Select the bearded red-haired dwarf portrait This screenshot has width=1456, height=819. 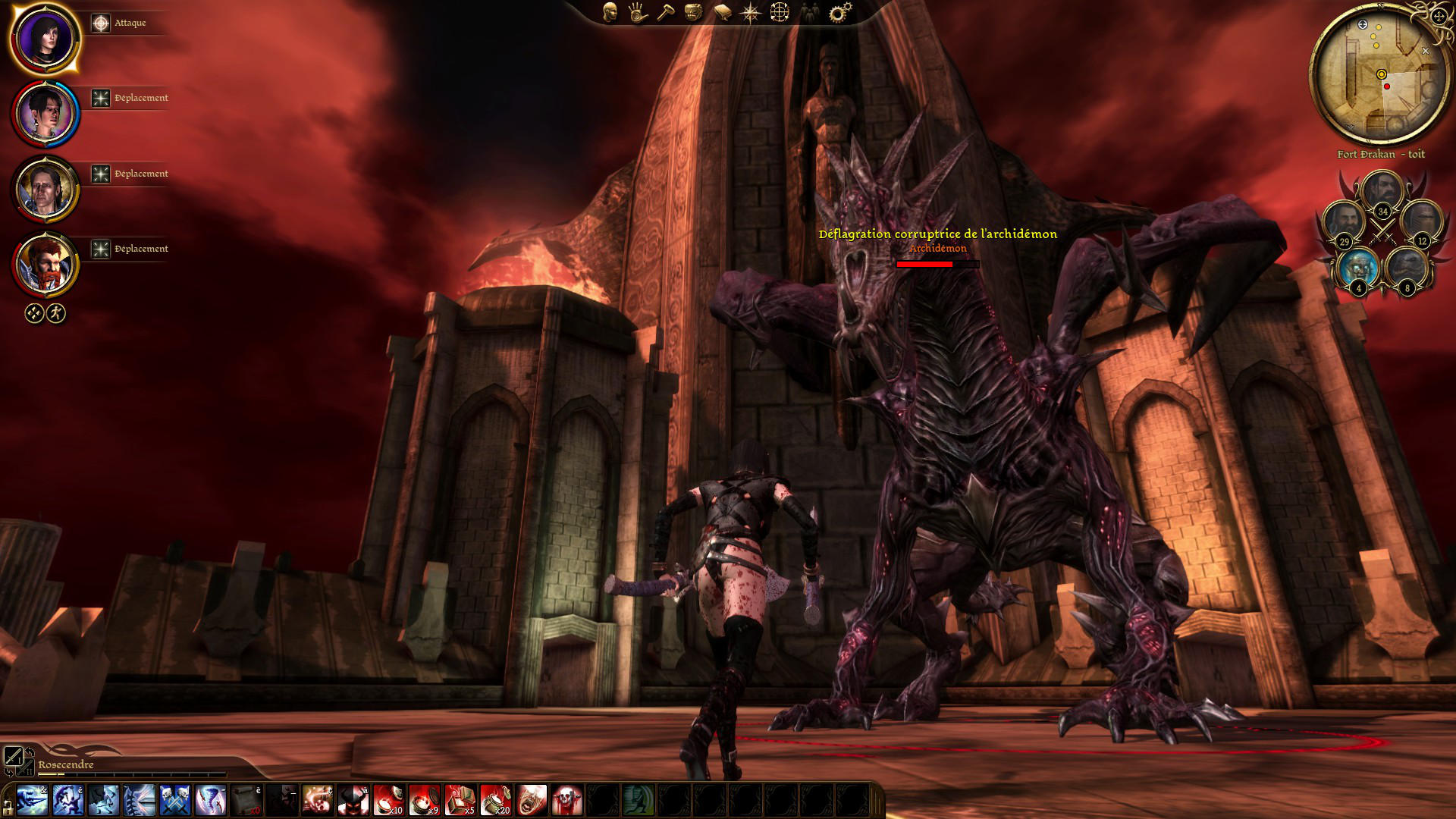(x=45, y=265)
